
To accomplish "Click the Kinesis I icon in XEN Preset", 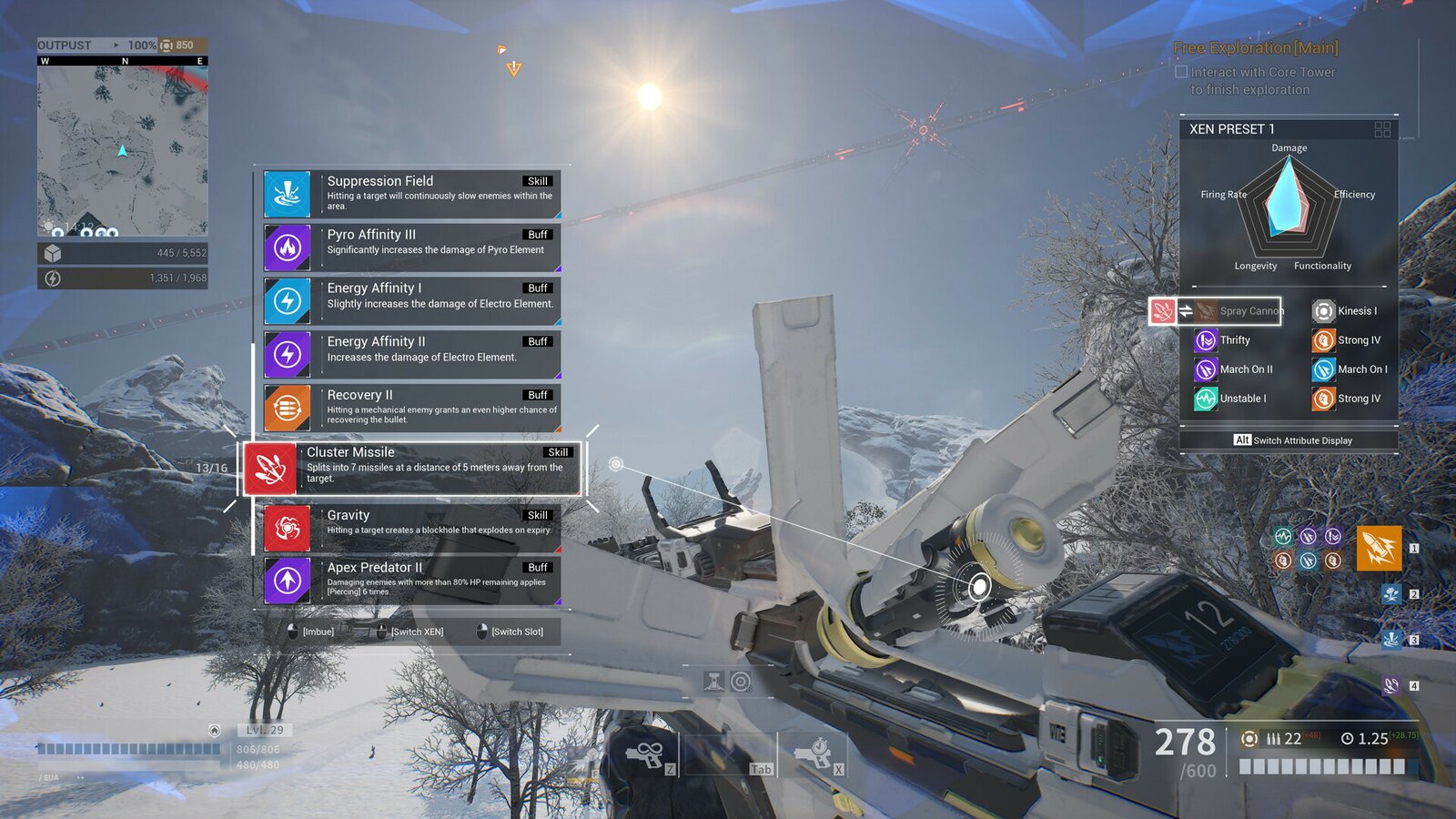I will [x=1322, y=310].
